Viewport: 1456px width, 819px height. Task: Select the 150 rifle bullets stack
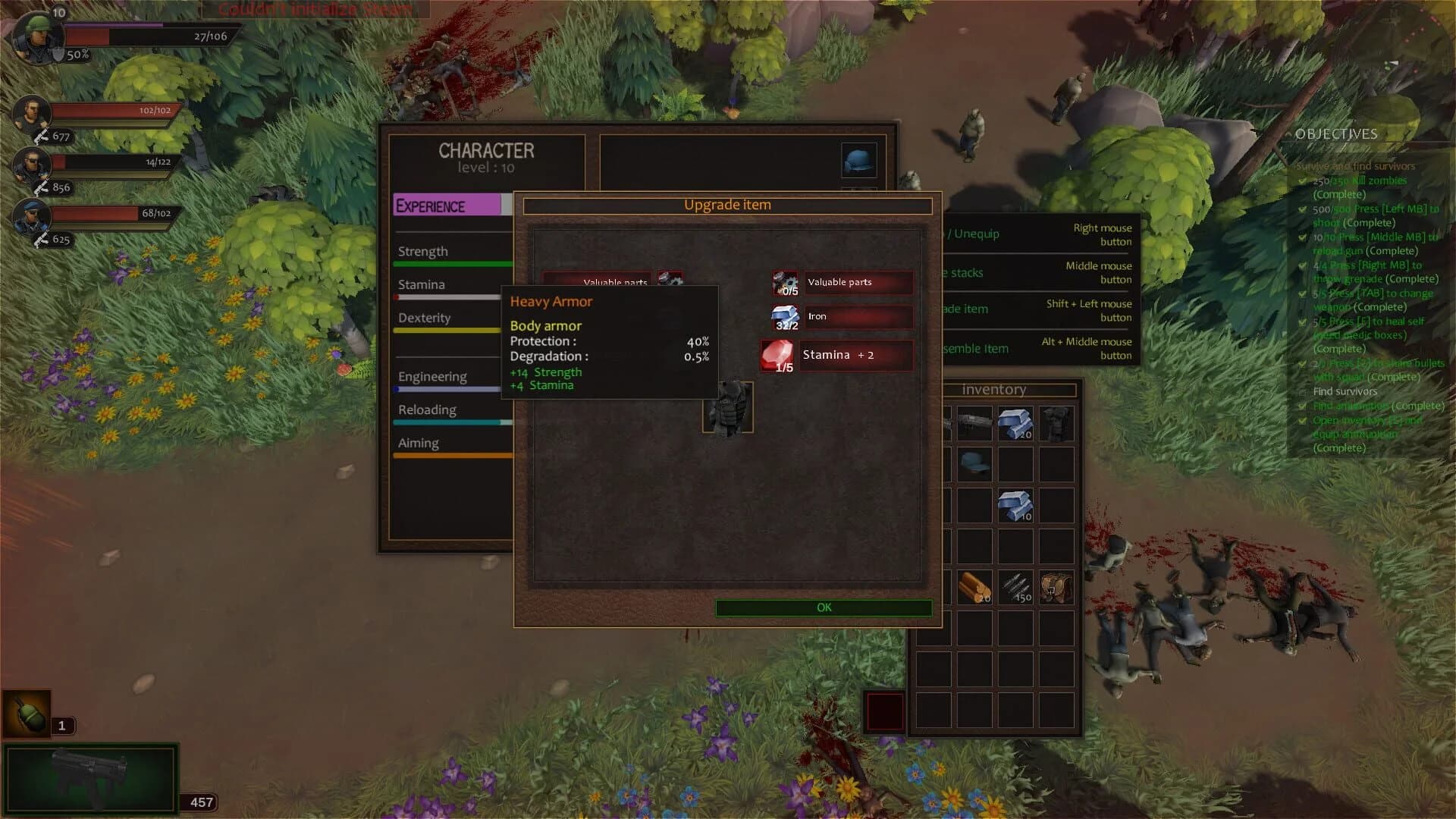point(1016,585)
